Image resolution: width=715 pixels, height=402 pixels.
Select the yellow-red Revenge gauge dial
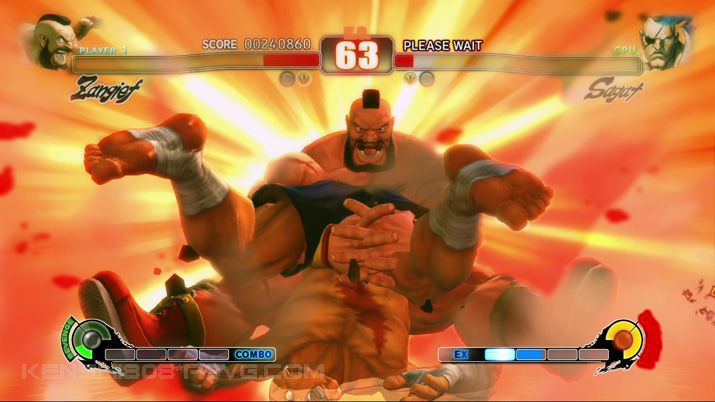(x=623, y=340)
